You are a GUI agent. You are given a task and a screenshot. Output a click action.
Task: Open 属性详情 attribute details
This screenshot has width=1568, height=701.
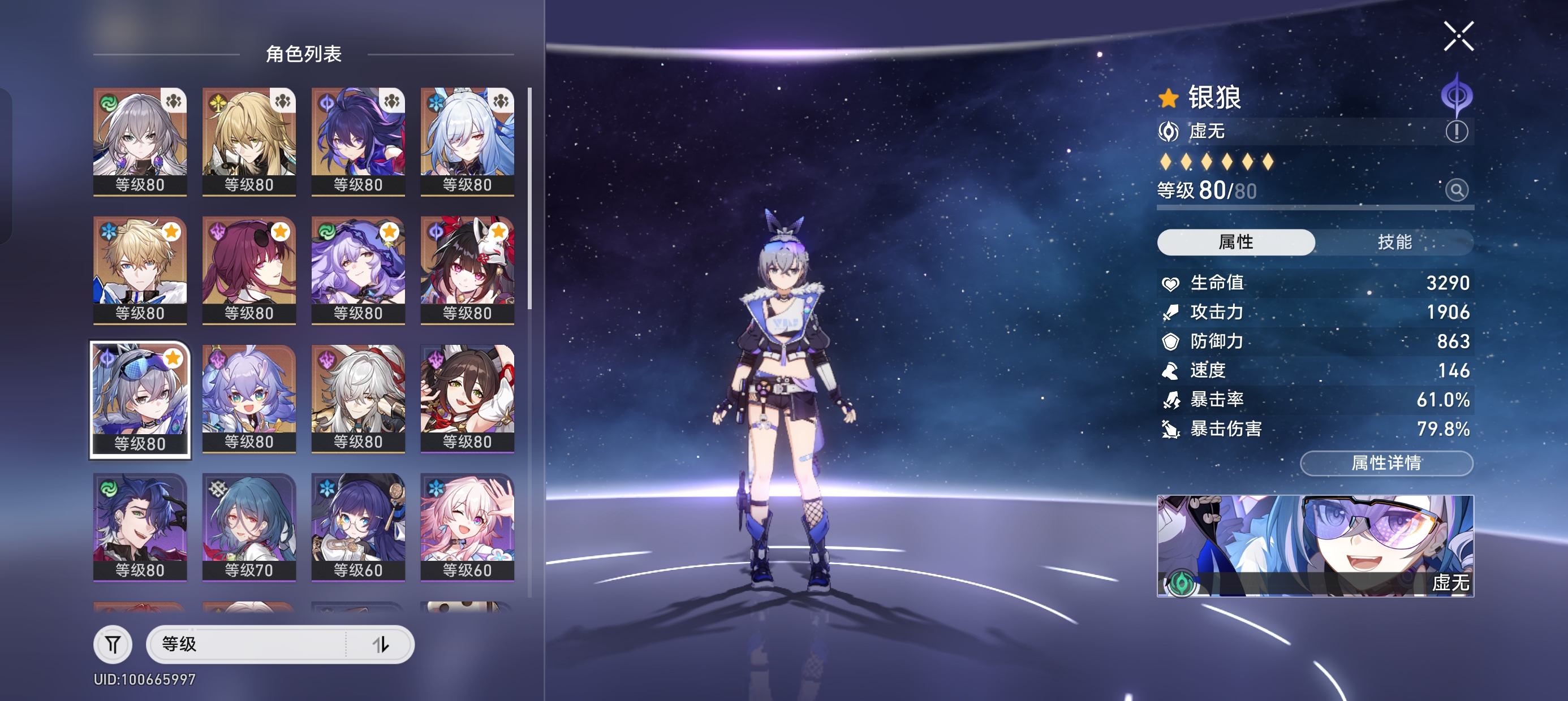tap(1386, 463)
